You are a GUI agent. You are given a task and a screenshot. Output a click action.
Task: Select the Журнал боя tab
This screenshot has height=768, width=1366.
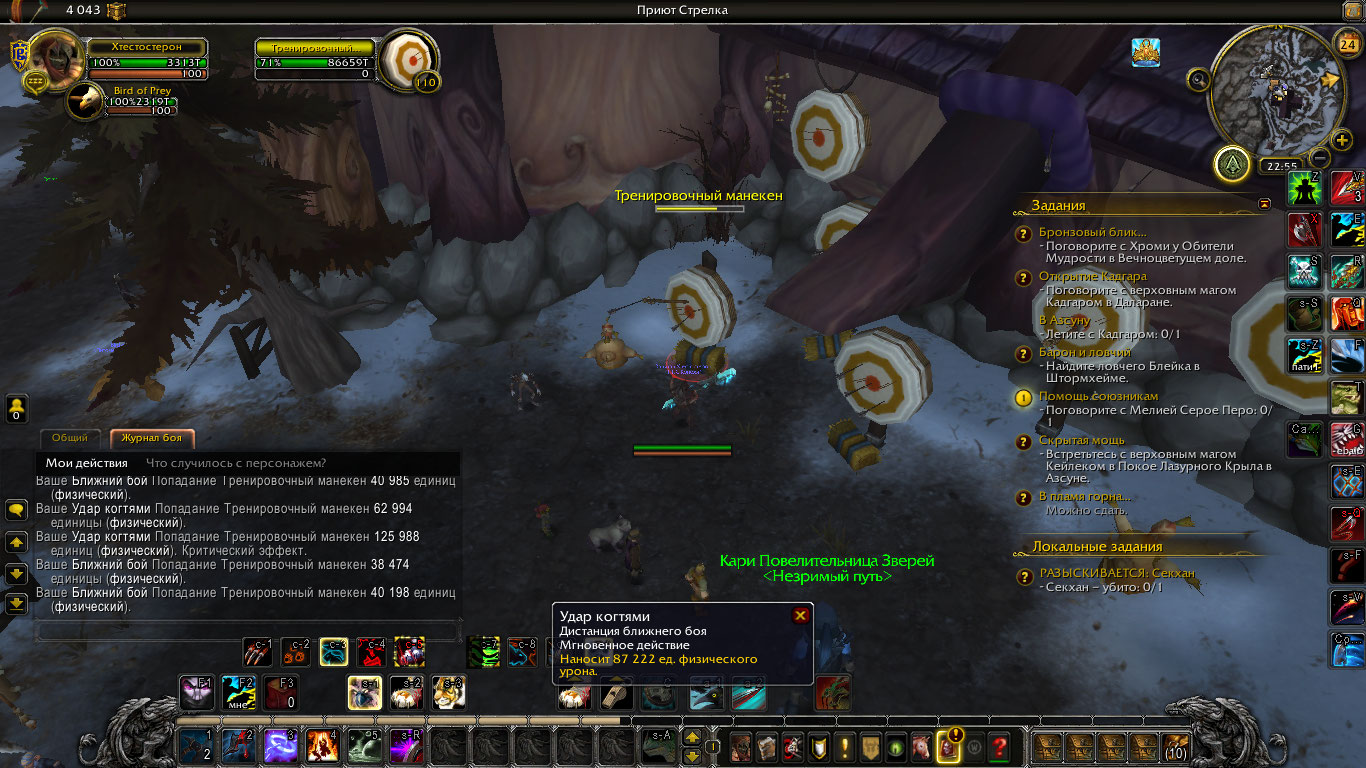tap(151, 438)
